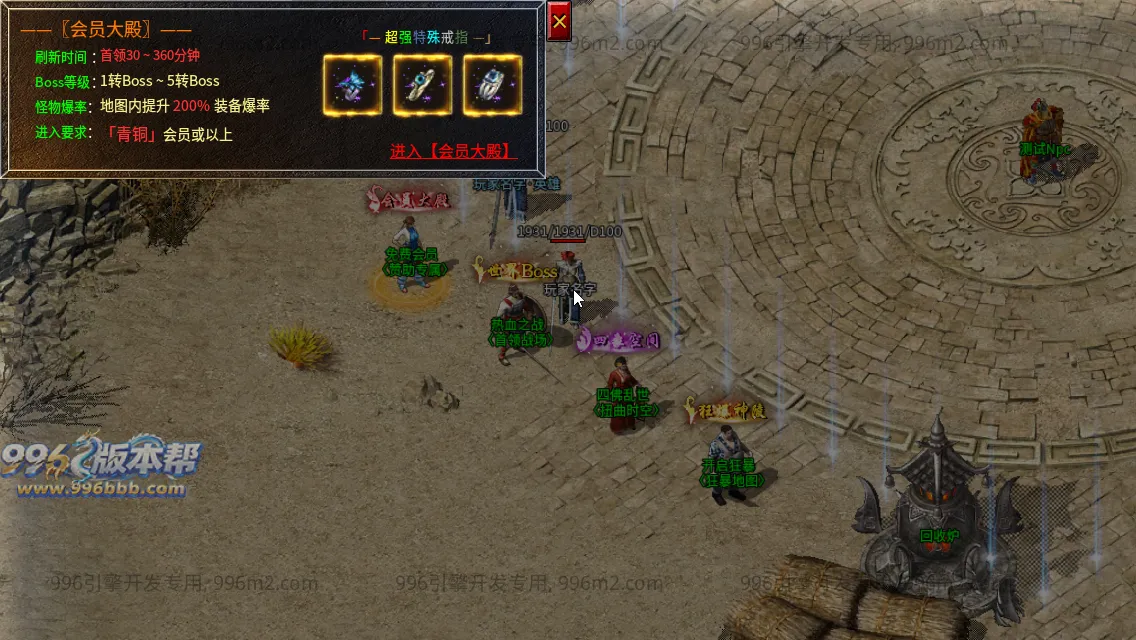Select the blue crystal flower ring slot
The height and width of the screenshot is (640, 1136).
(352, 85)
